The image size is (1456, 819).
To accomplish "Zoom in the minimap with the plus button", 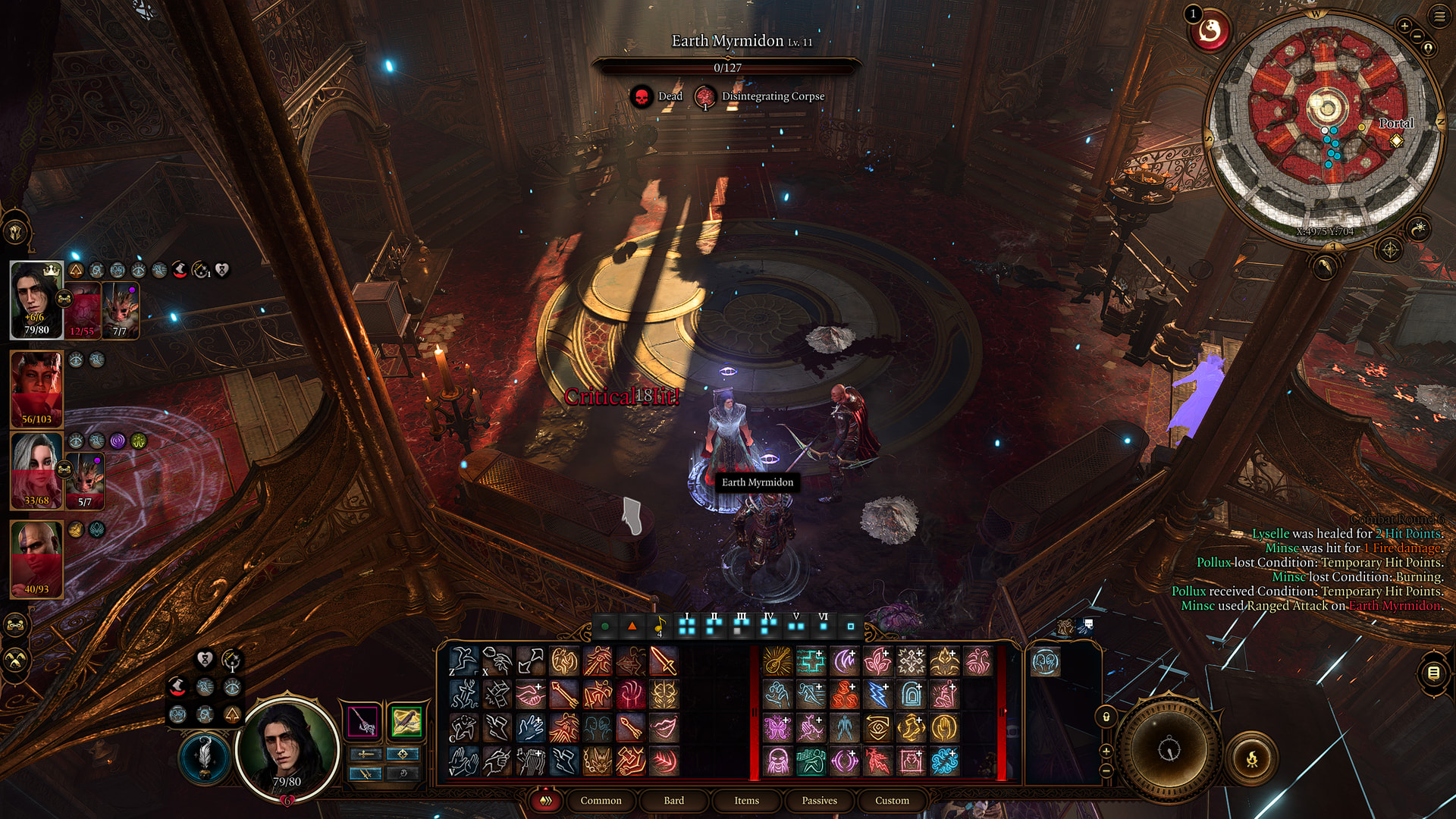I will (1404, 26).
